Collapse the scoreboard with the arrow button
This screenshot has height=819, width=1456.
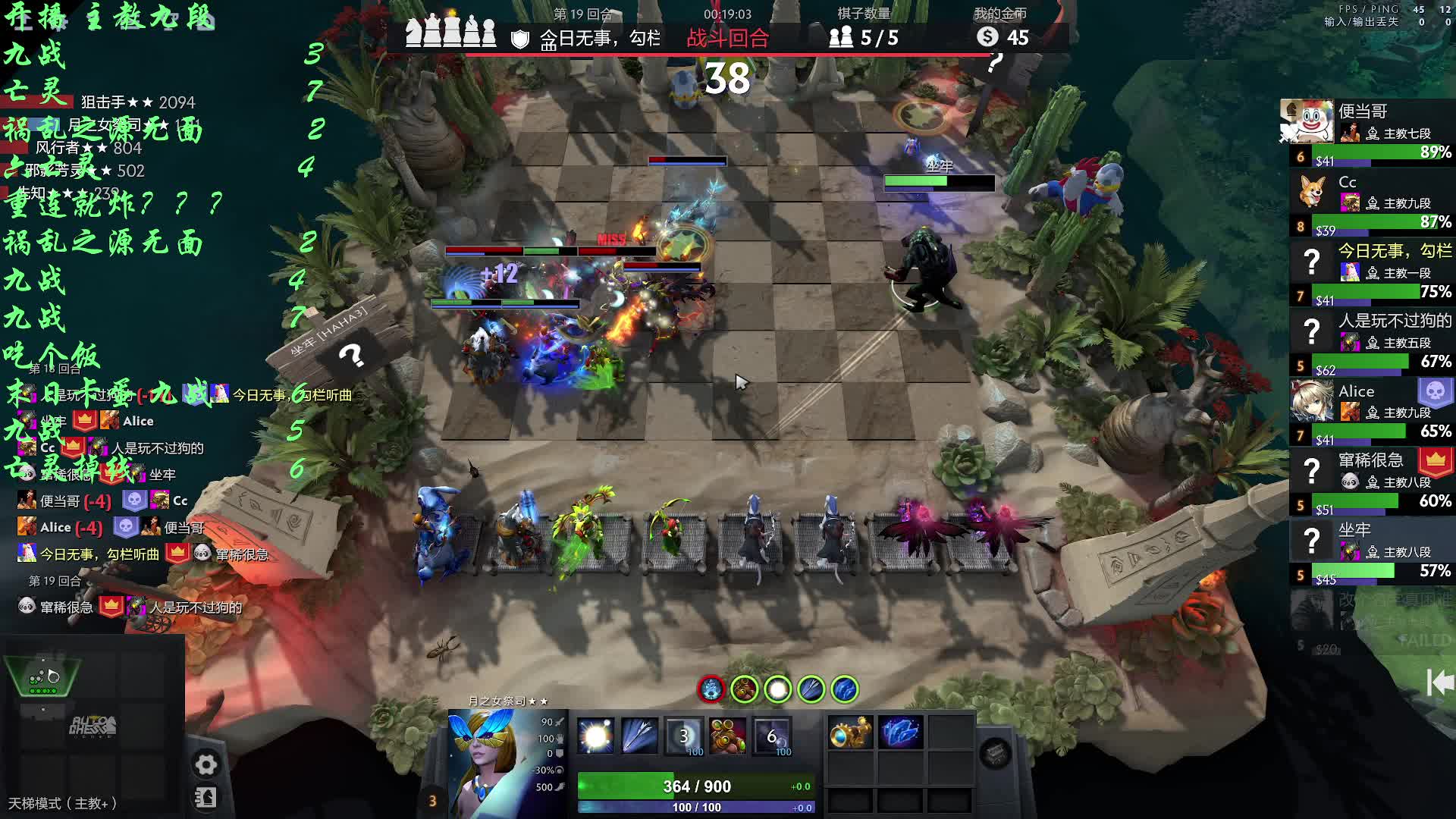[1439, 682]
